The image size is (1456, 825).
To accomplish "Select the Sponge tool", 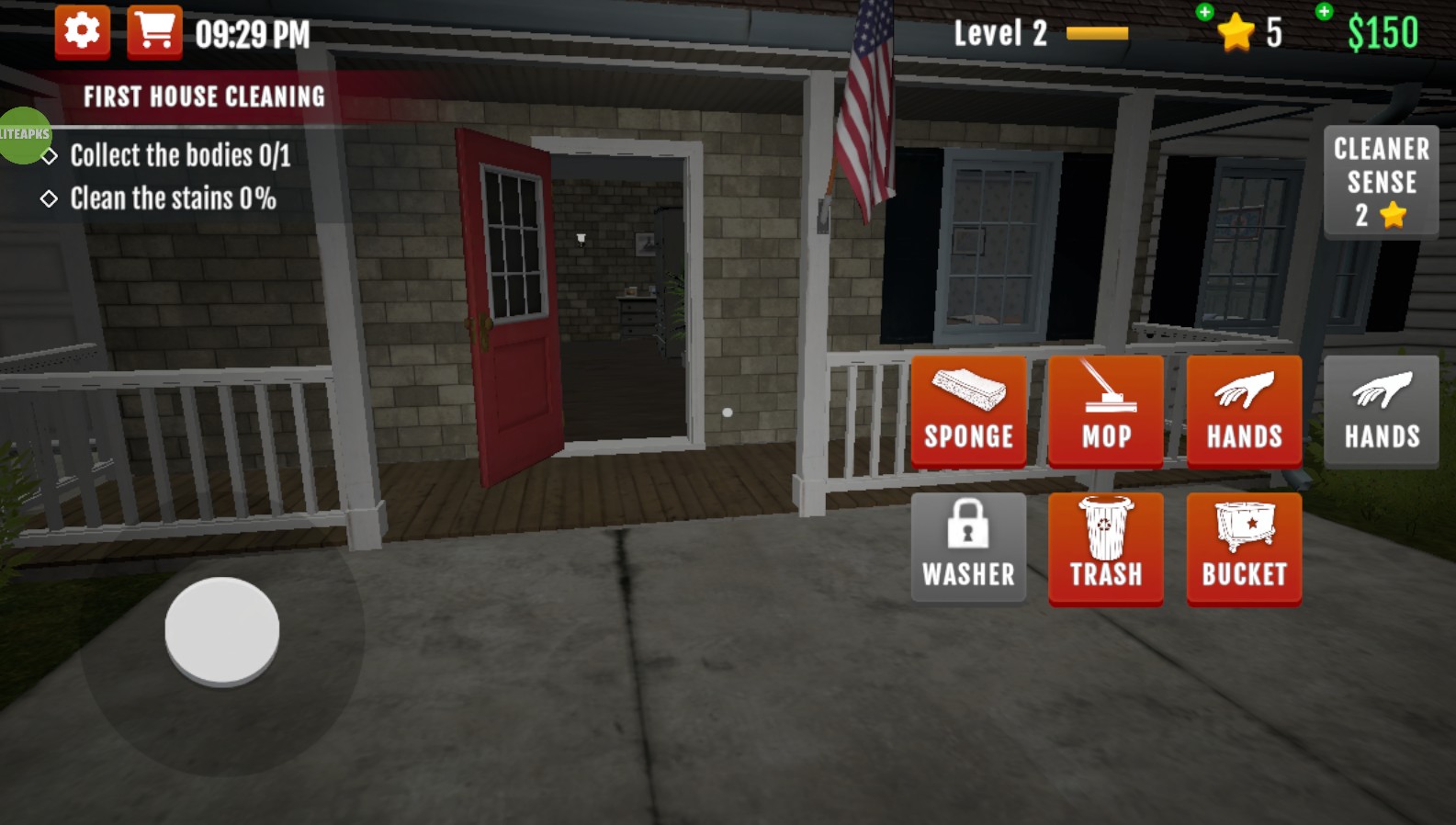I will point(968,412).
